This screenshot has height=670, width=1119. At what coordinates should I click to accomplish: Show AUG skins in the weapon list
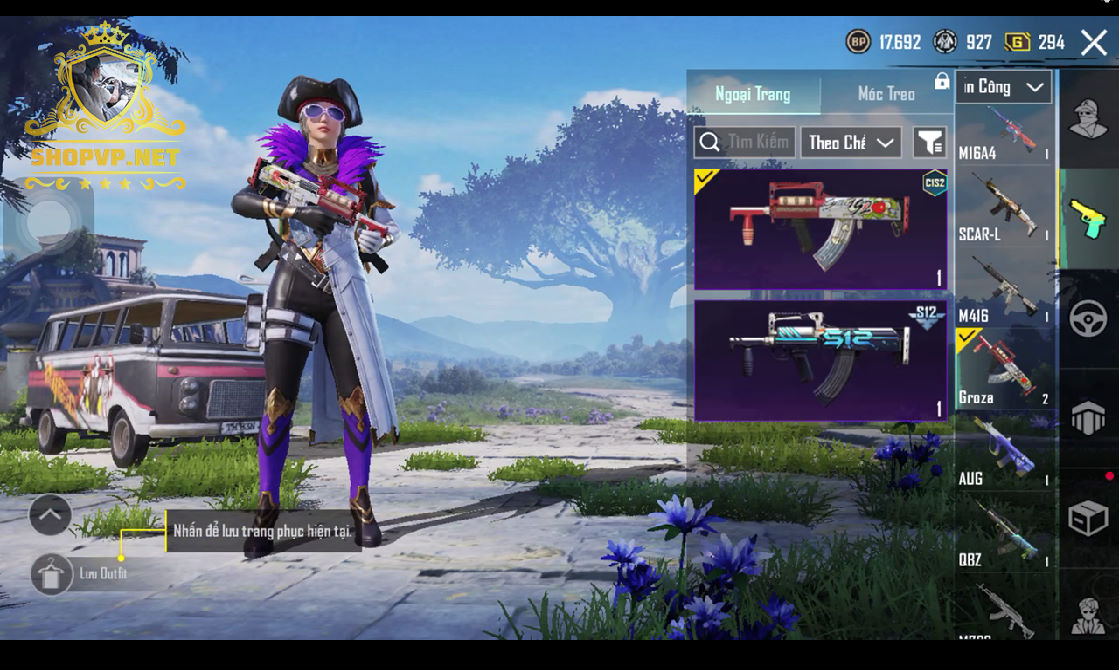[1004, 452]
